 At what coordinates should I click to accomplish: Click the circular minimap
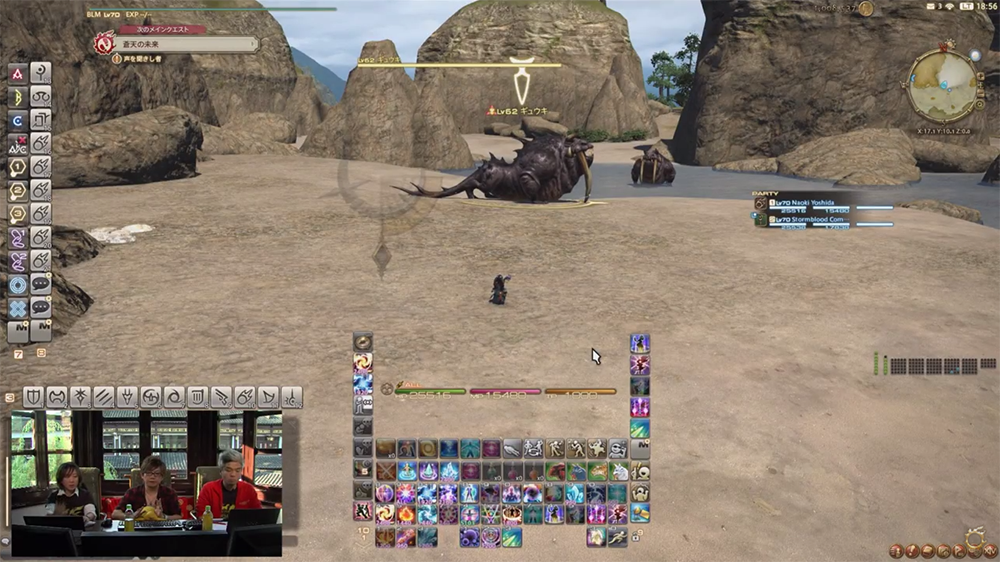coord(942,86)
